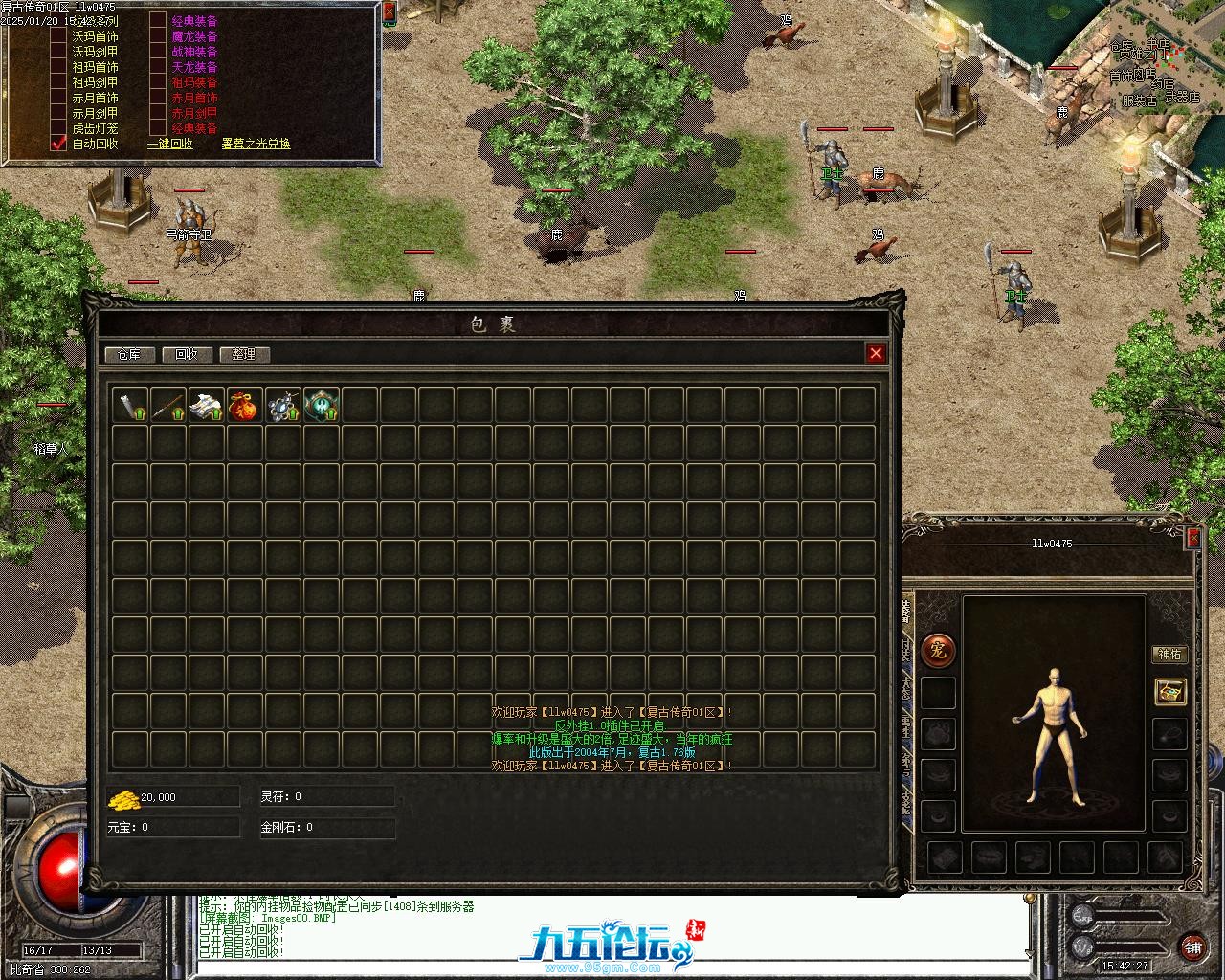
Task: Select the red lucky pouch item
Action: pos(244,406)
